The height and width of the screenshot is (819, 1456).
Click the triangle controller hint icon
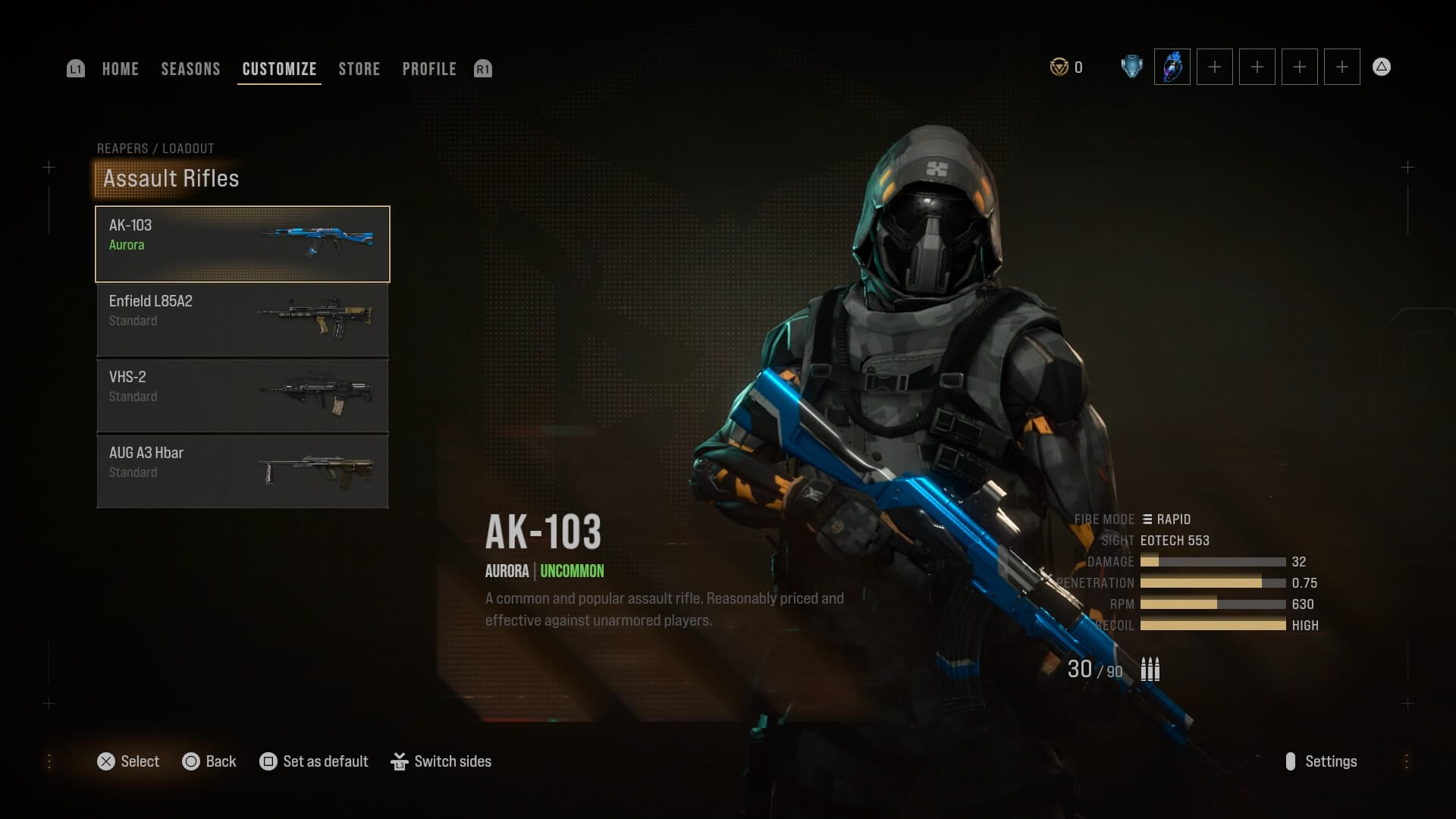click(1382, 67)
